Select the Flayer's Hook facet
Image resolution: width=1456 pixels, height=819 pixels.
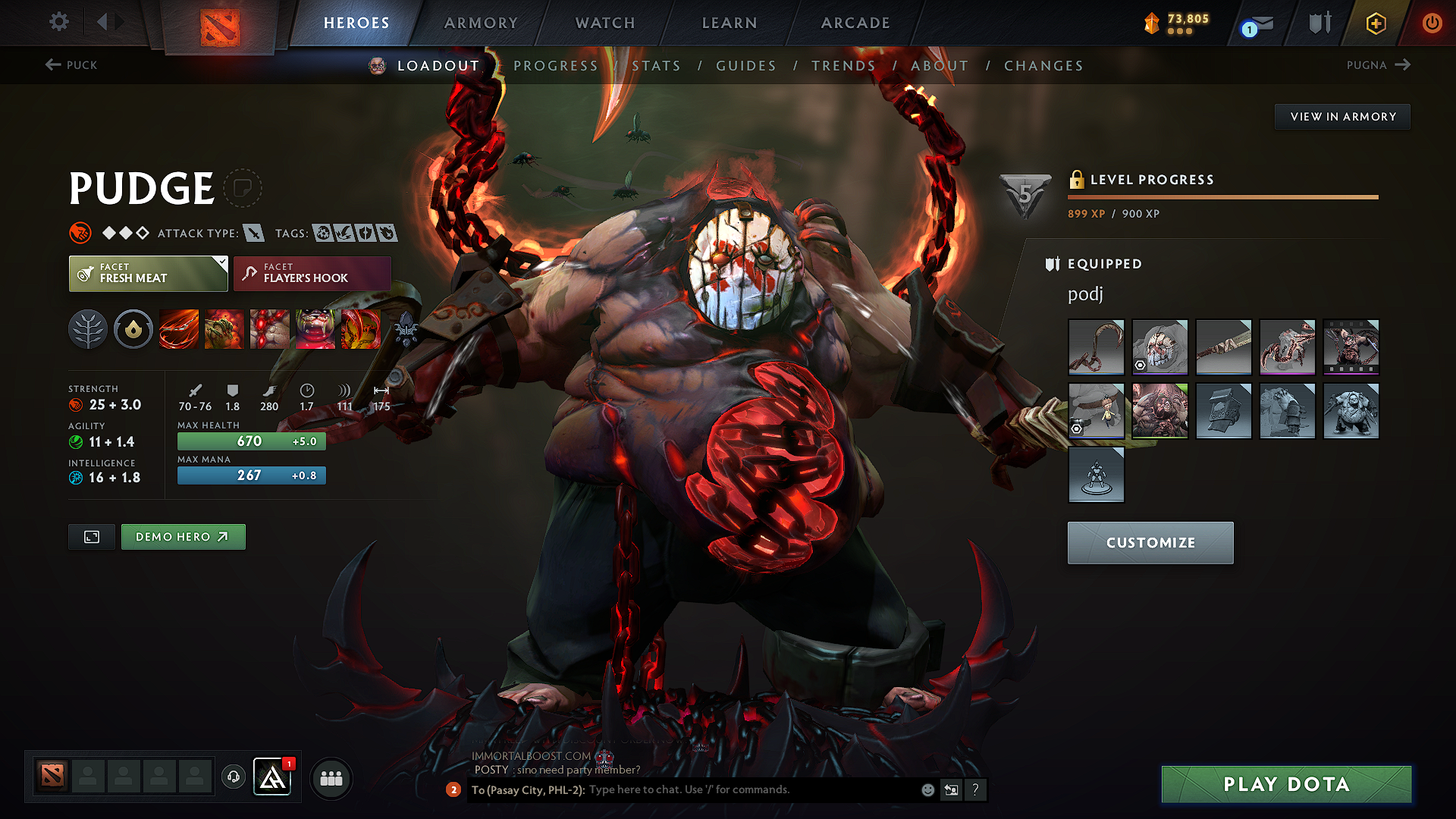tap(311, 273)
